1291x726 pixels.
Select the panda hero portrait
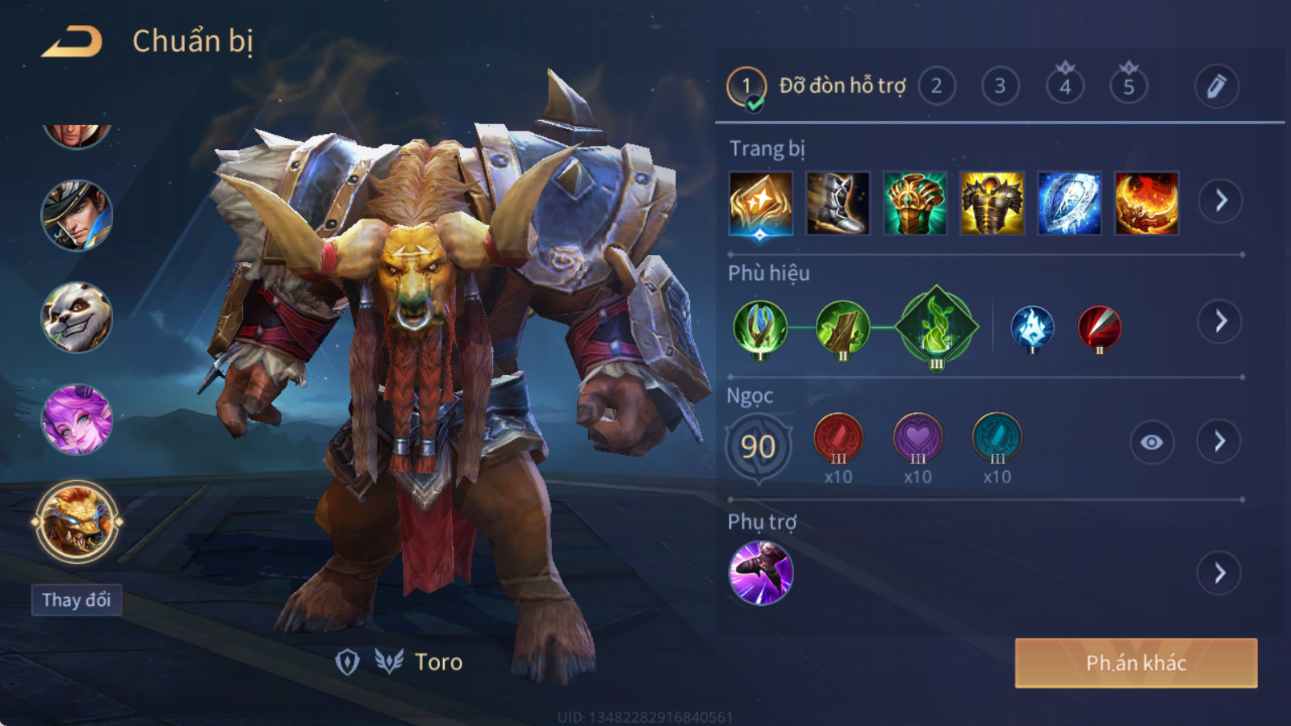coord(76,317)
